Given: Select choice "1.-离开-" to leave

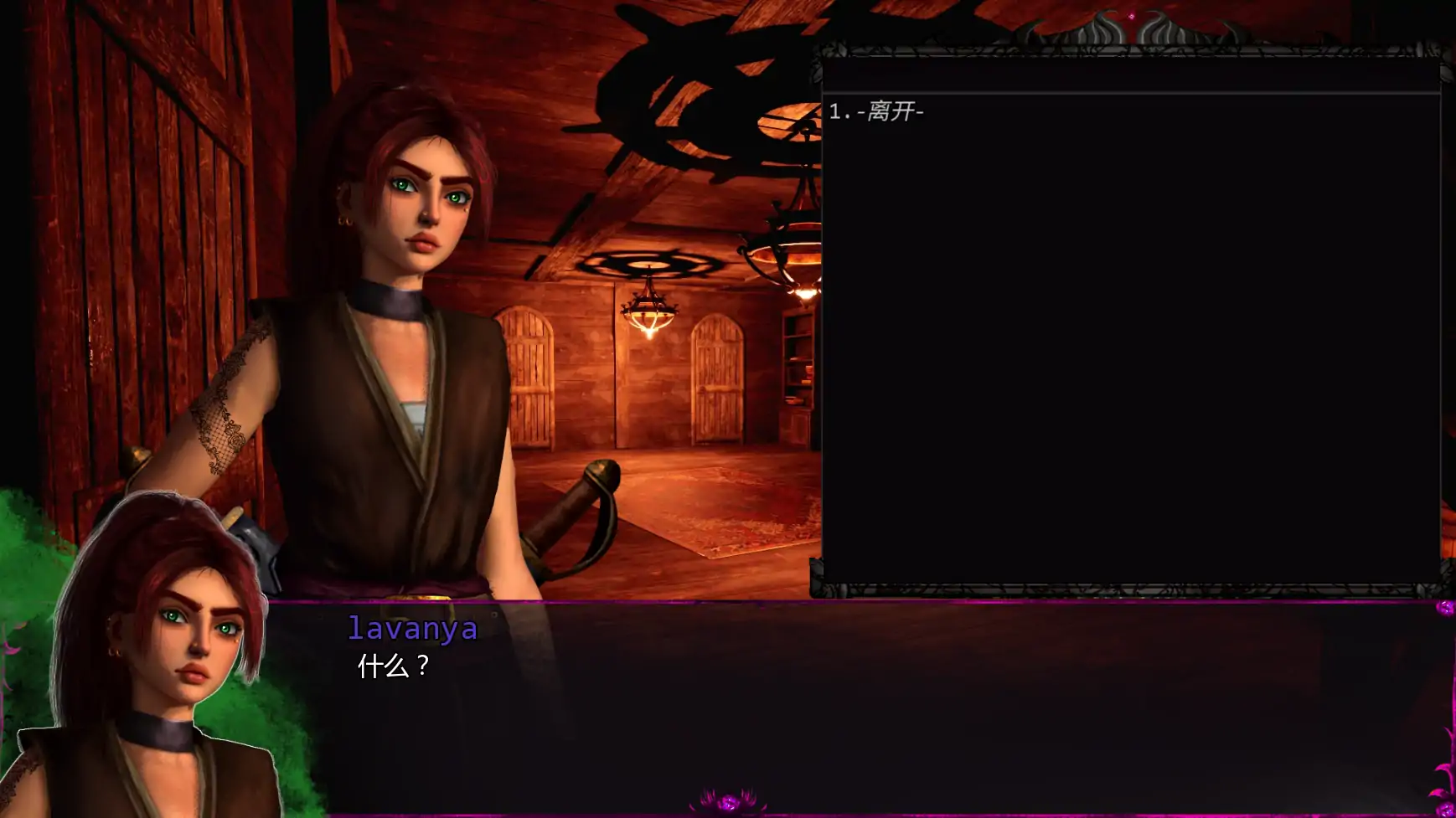Looking at the screenshot, I should tap(878, 110).
